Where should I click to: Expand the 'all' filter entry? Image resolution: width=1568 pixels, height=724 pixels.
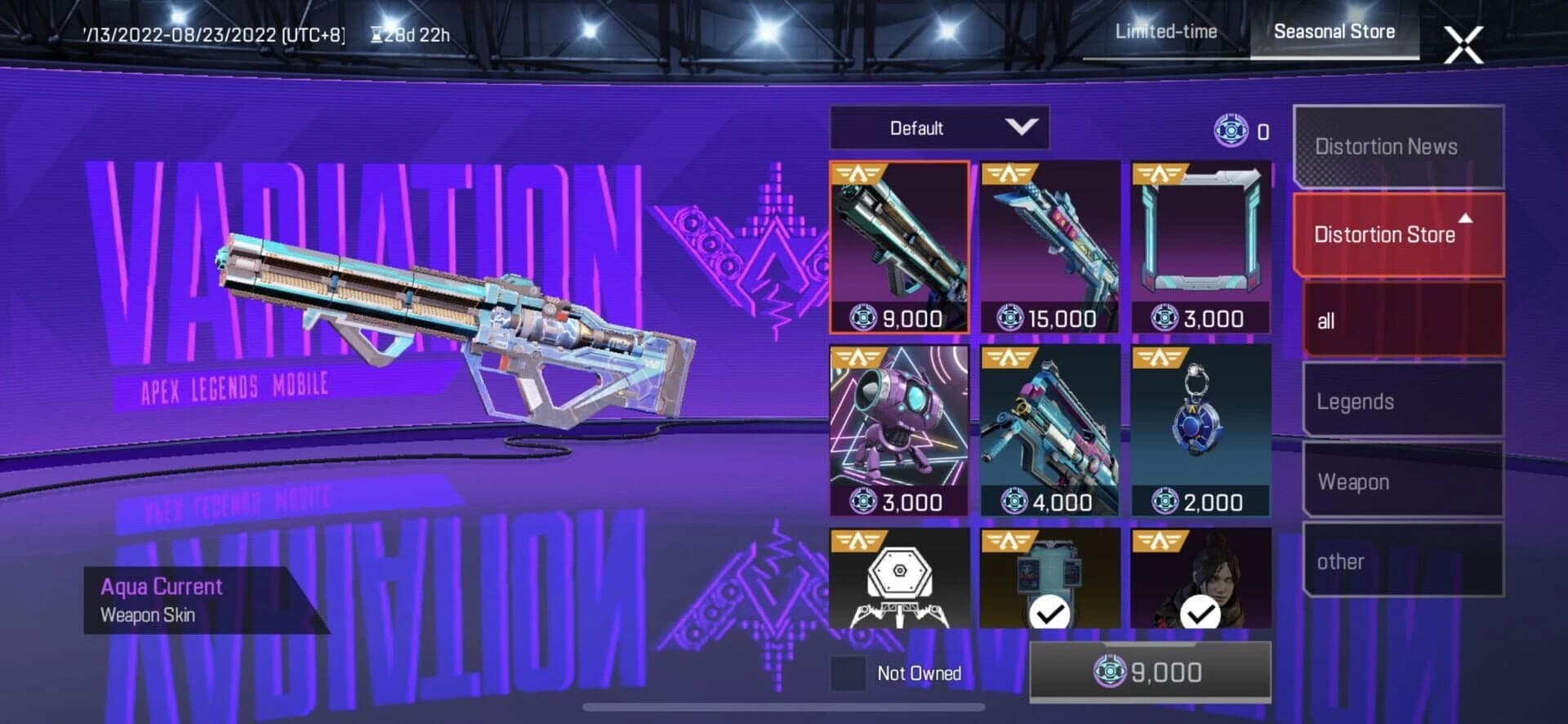(1399, 321)
